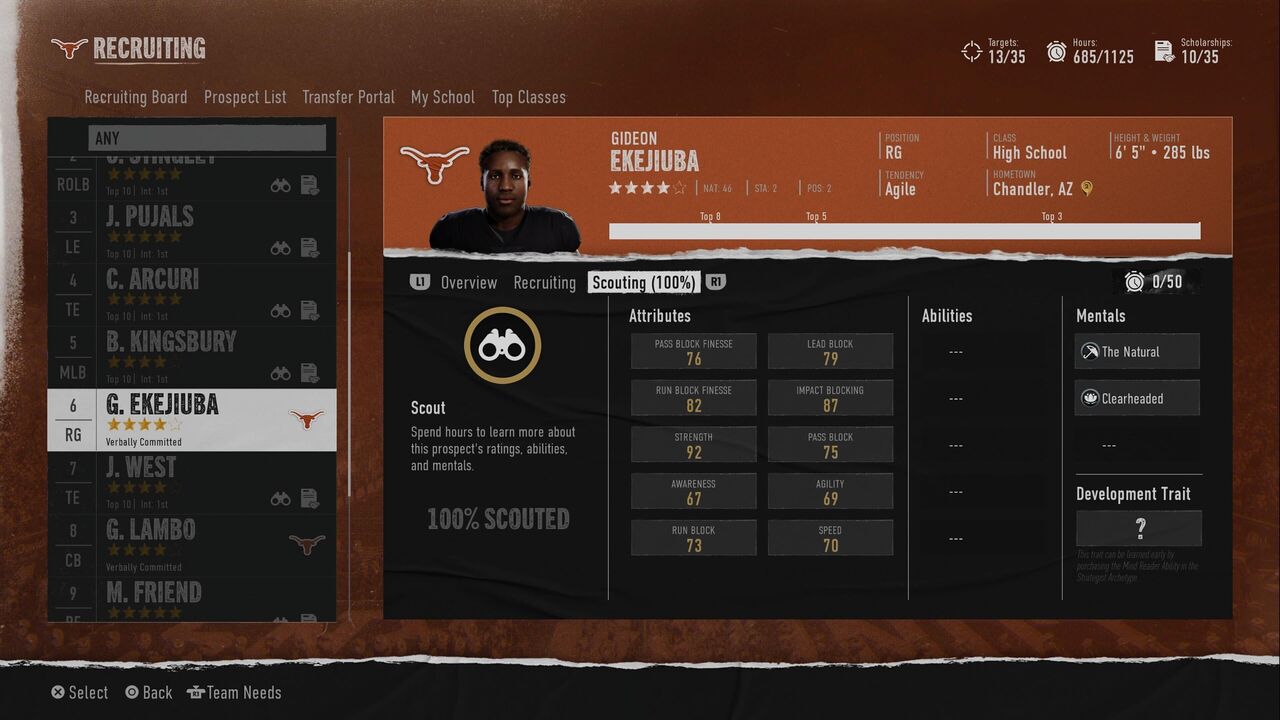Open the My School tab
The image size is (1280, 720).
pyautogui.click(x=442, y=97)
